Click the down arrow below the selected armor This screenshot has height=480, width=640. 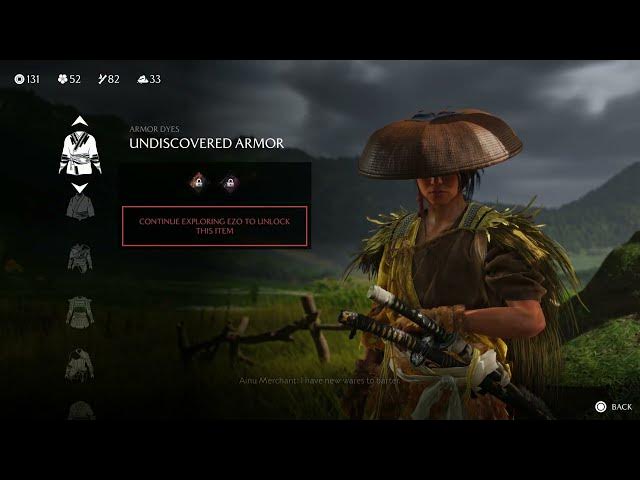point(80,187)
